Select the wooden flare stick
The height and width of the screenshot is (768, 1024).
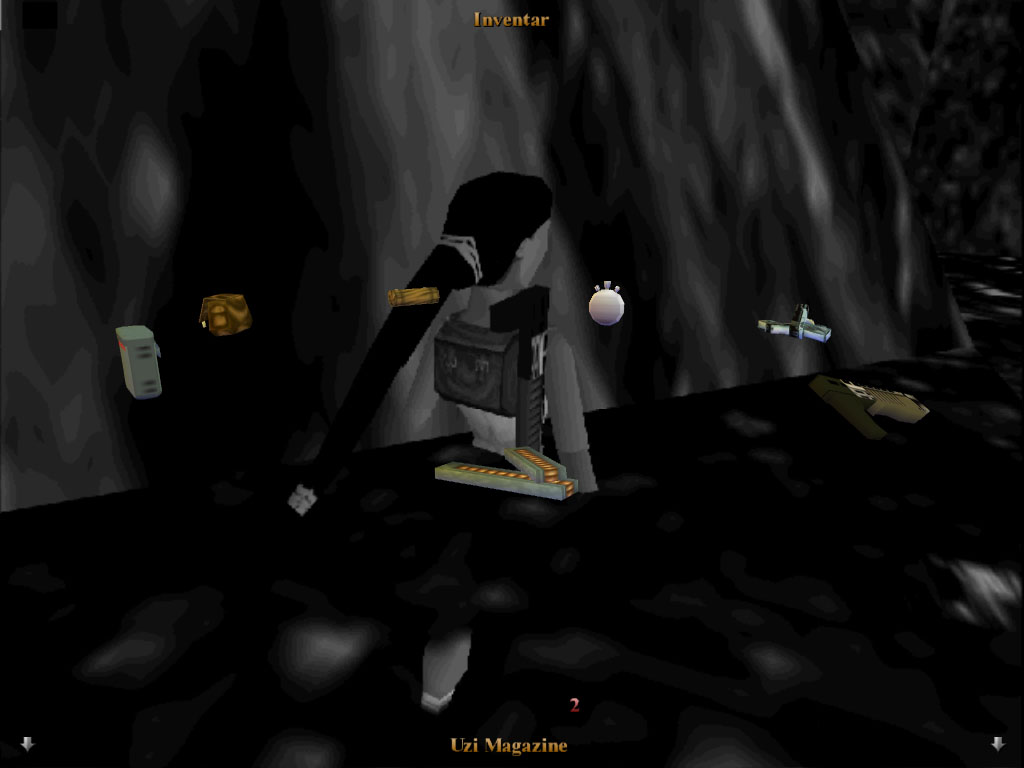[x=413, y=296]
